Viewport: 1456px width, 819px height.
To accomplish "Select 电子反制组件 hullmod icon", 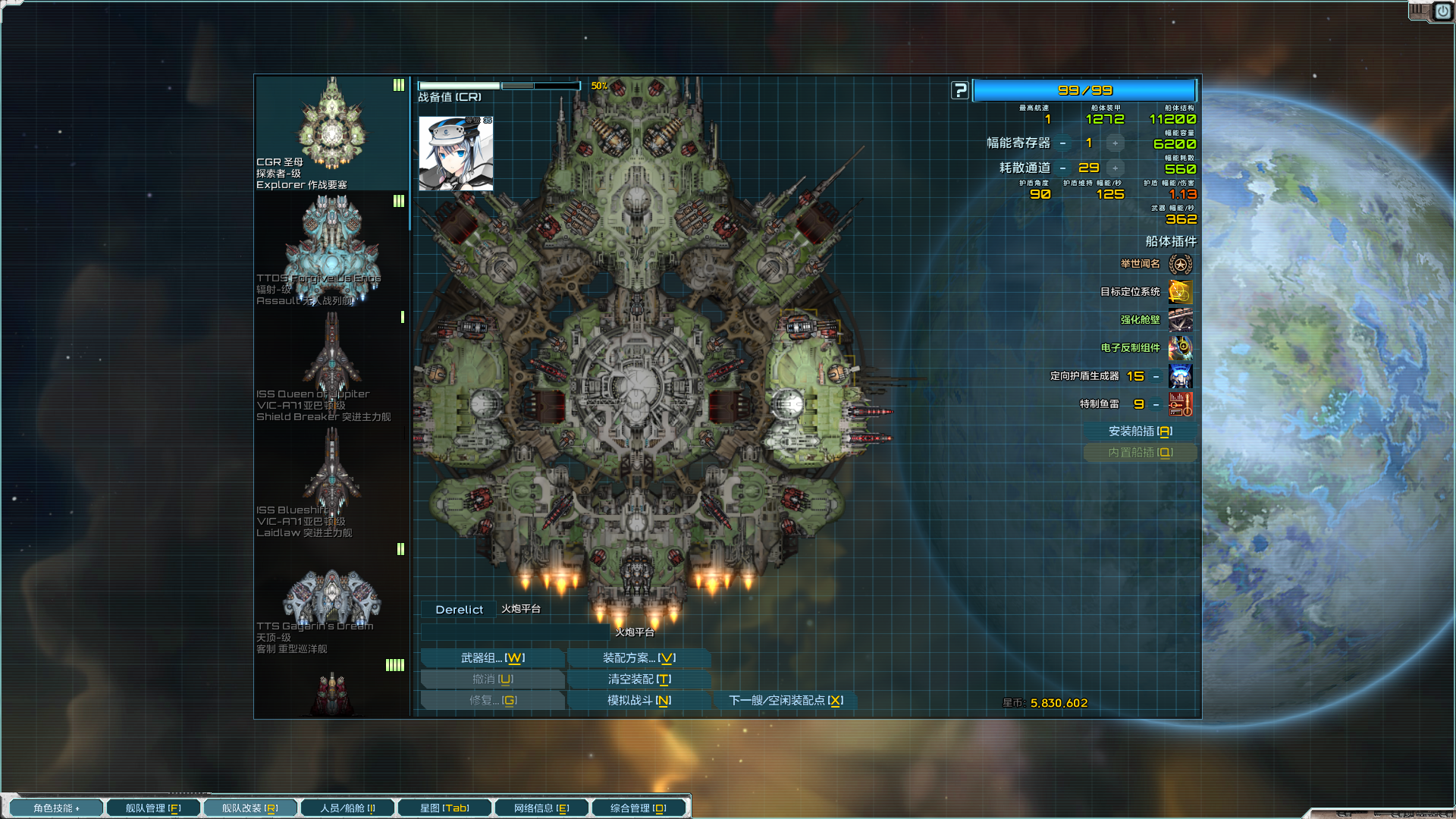I will [x=1180, y=348].
